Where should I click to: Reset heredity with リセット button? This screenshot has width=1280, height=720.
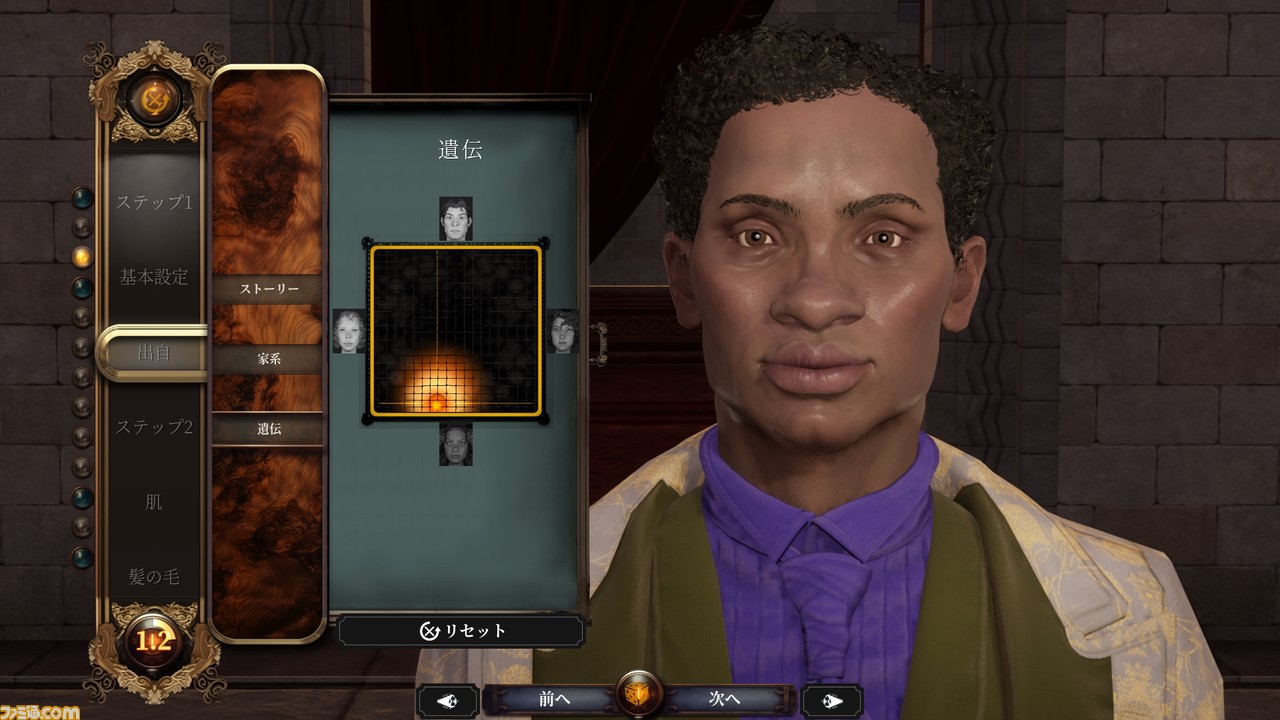click(x=461, y=631)
